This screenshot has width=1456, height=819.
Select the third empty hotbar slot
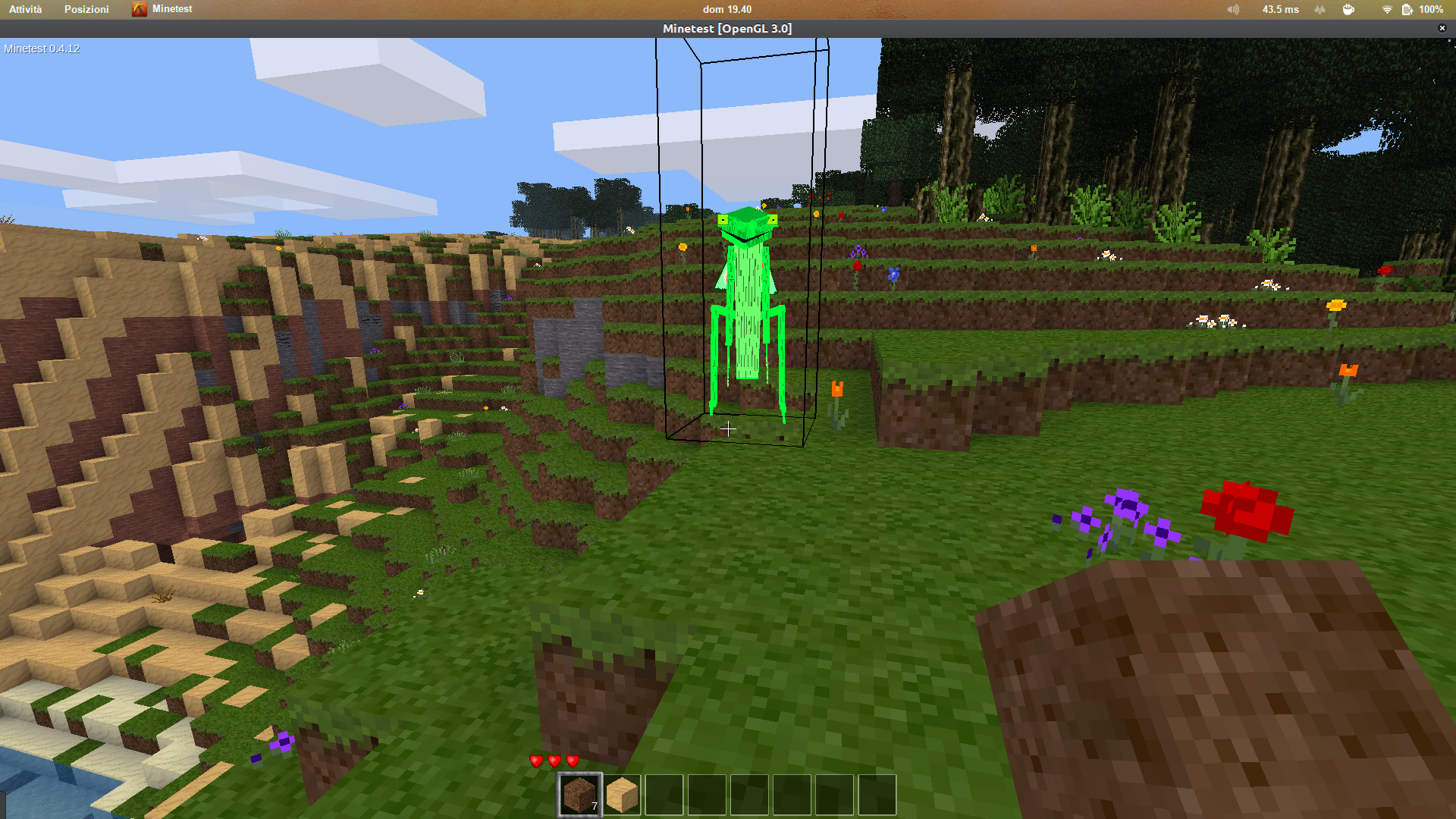(x=665, y=795)
